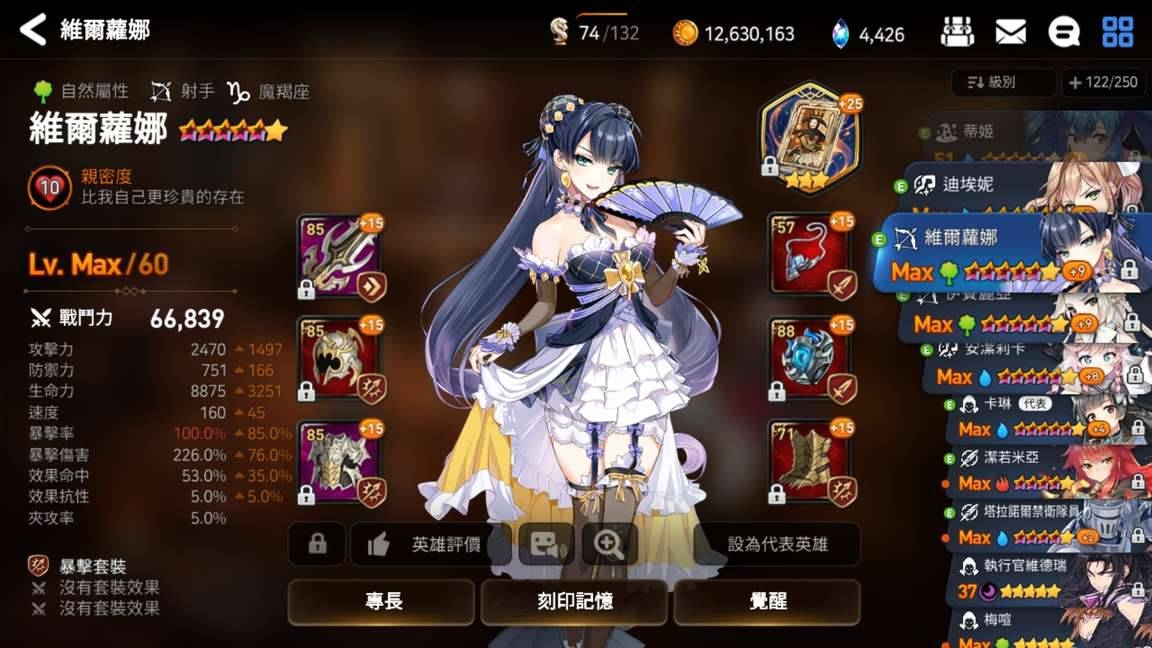Open the 刻印記憶 imprint menu
The image size is (1152, 648).
[575, 601]
